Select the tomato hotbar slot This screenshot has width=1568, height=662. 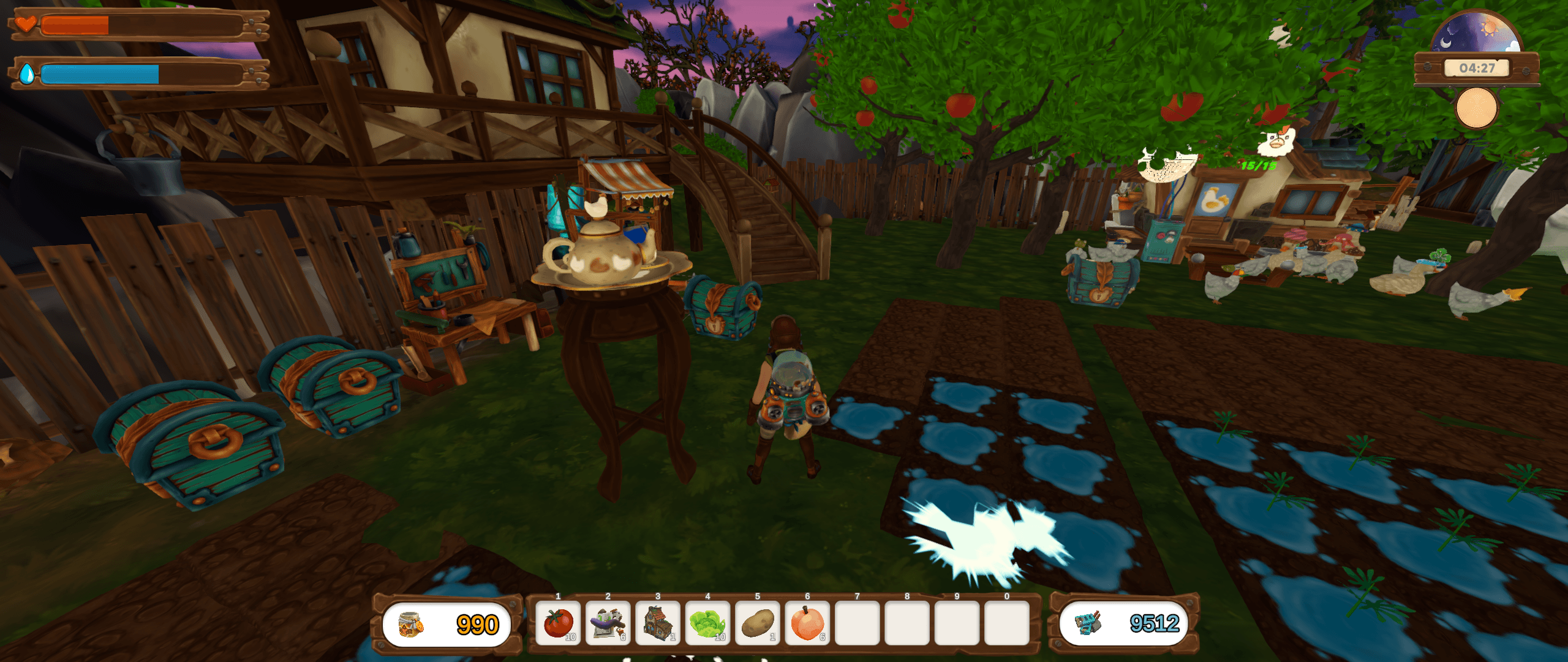pos(558,623)
